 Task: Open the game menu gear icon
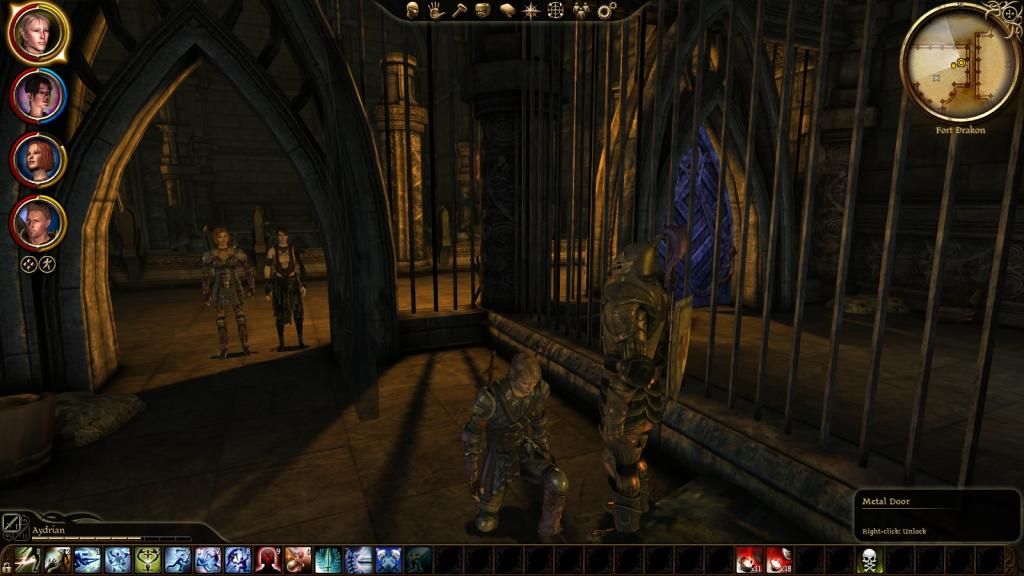(605, 10)
